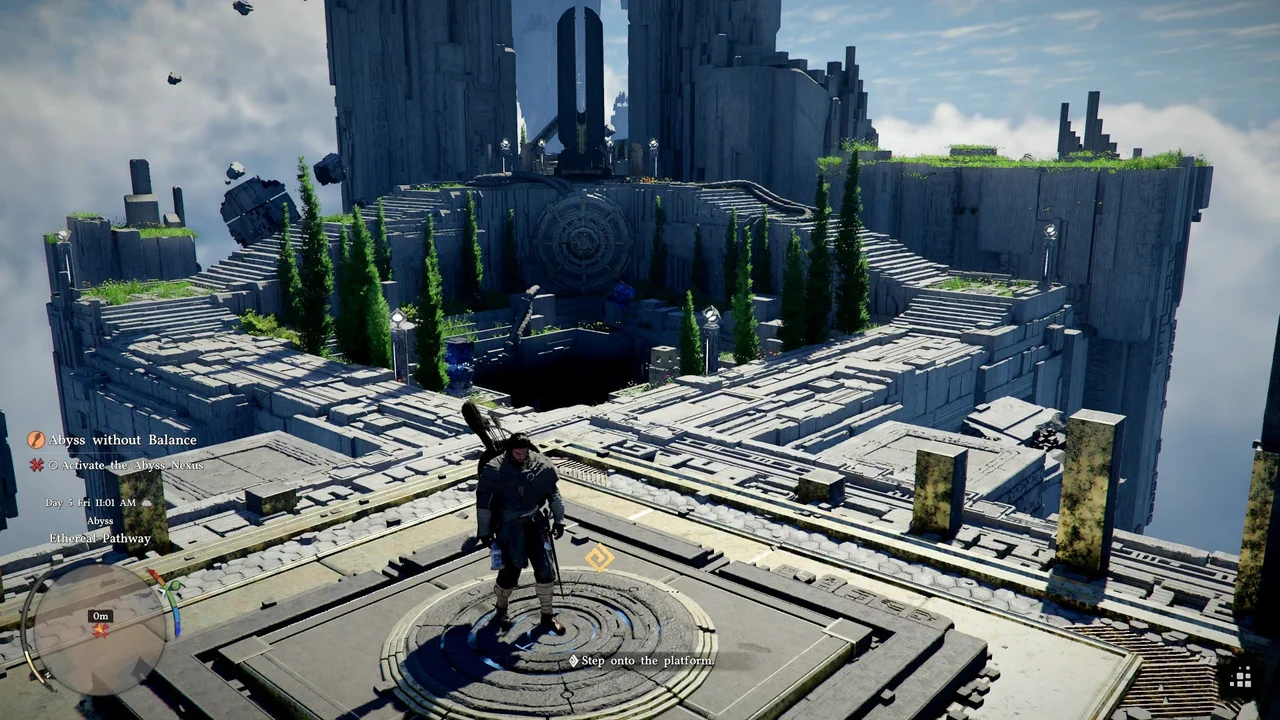The width and height of the screenshot is (1280, 720).
Task: Select the Ethereal Pathway location label
Action: pyautogui.click(x=100, y=538)
